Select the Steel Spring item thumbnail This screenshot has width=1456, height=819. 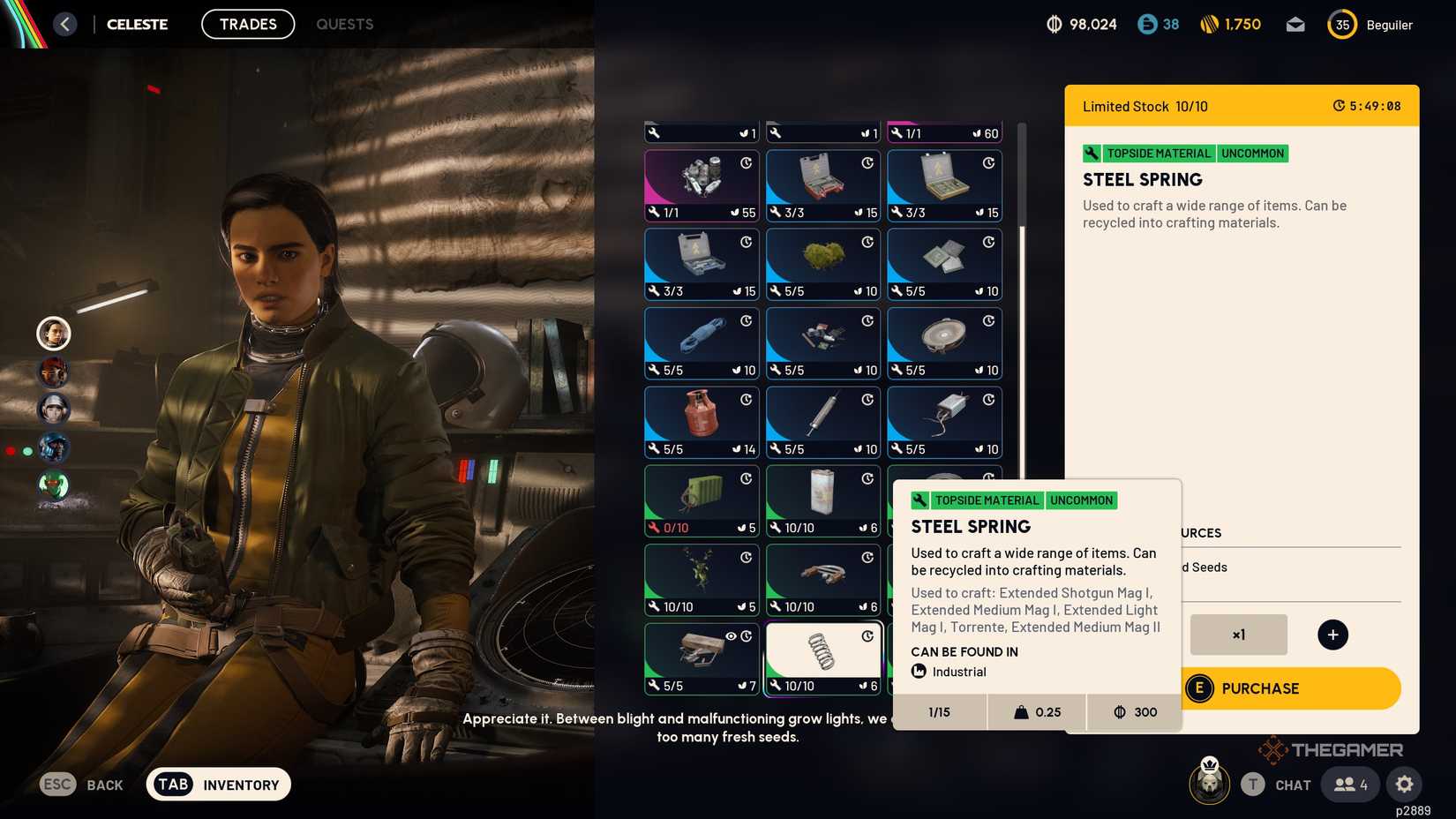pos(822,651)
